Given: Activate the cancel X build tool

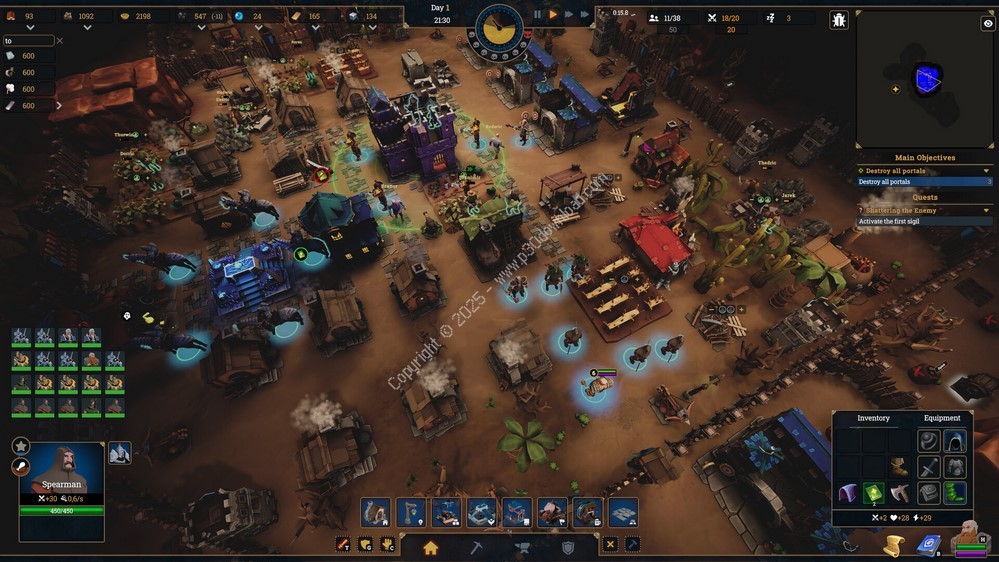Looking at the screenshot, I should pos(610,545).
